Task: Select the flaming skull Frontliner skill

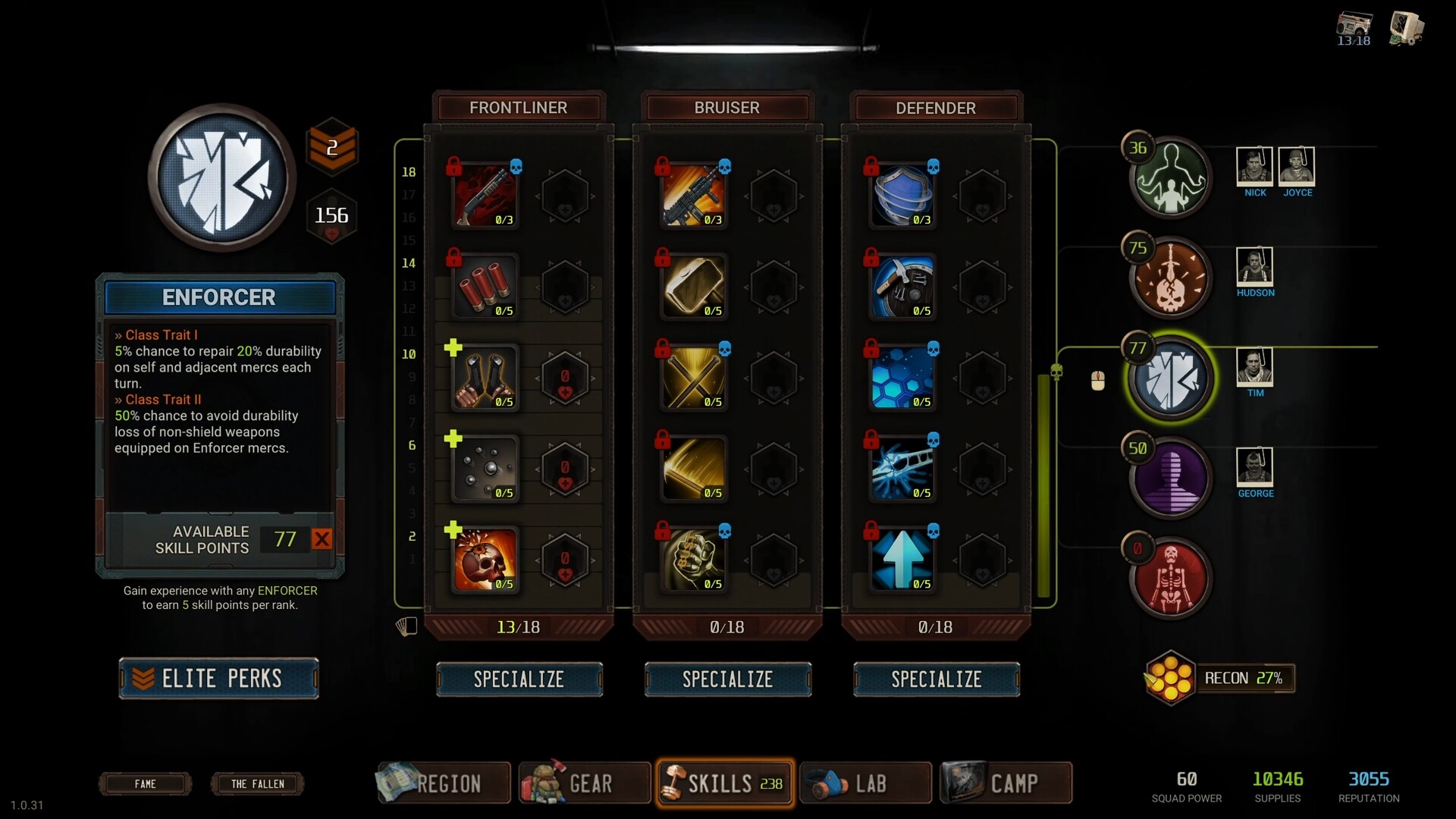Action: tap(485, 560)
